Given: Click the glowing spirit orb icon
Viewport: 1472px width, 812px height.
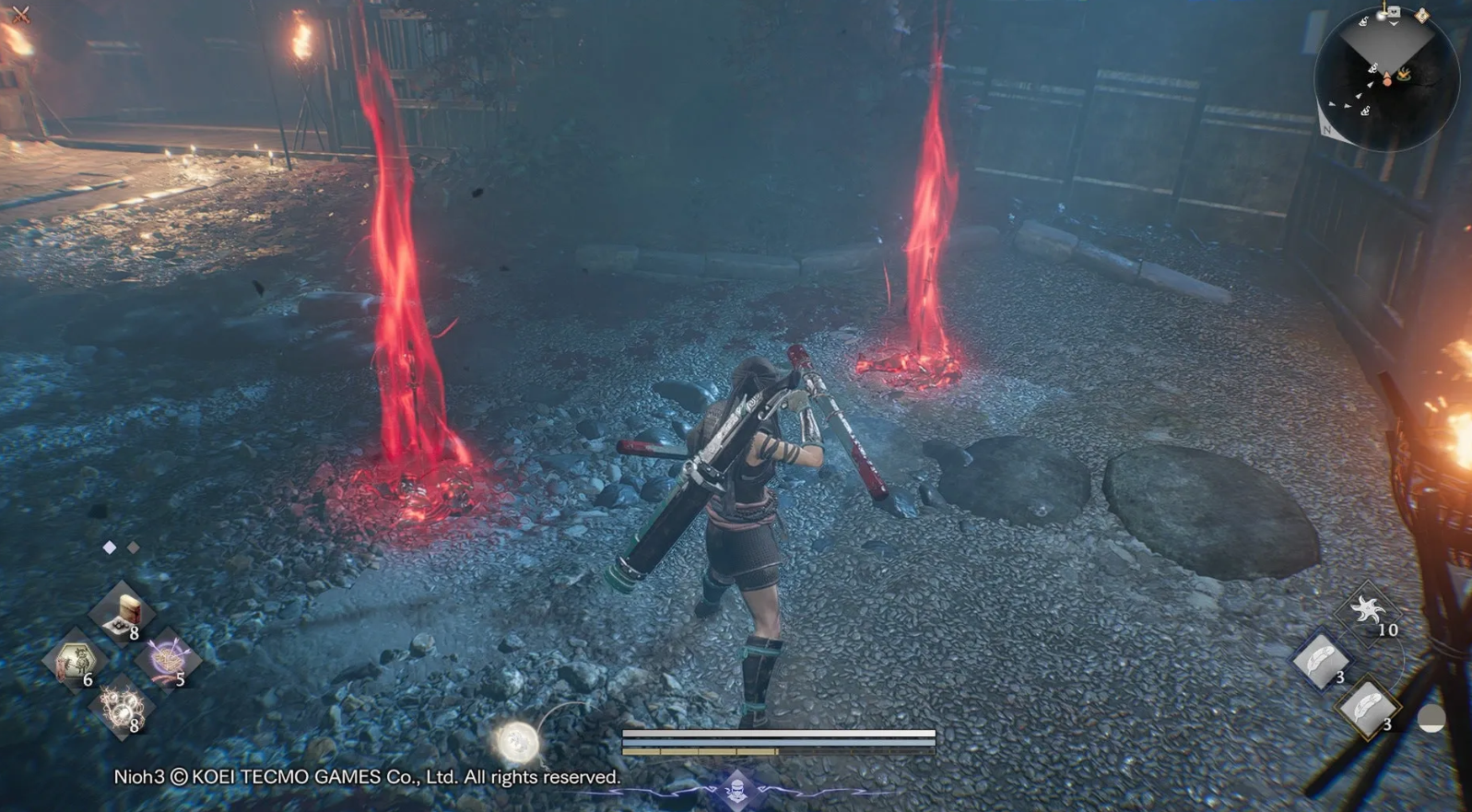Looking at the screenshot, I should [518, 740].
